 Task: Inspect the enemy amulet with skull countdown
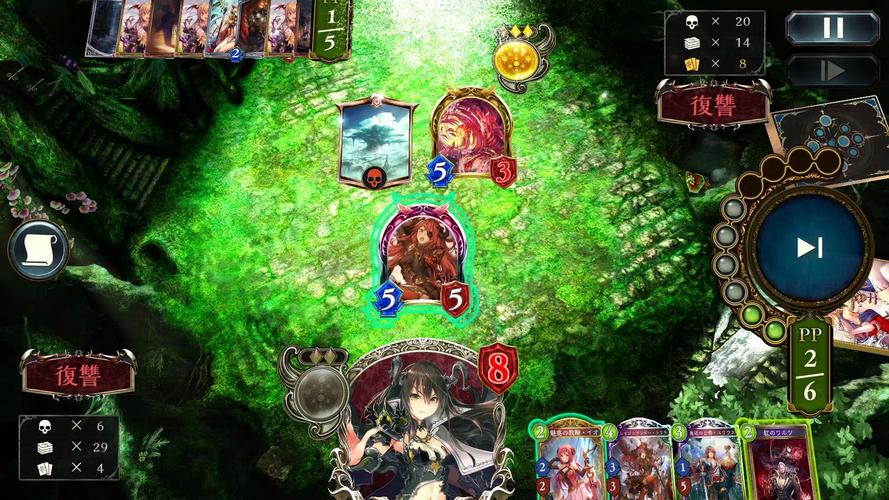coord(375,142)
